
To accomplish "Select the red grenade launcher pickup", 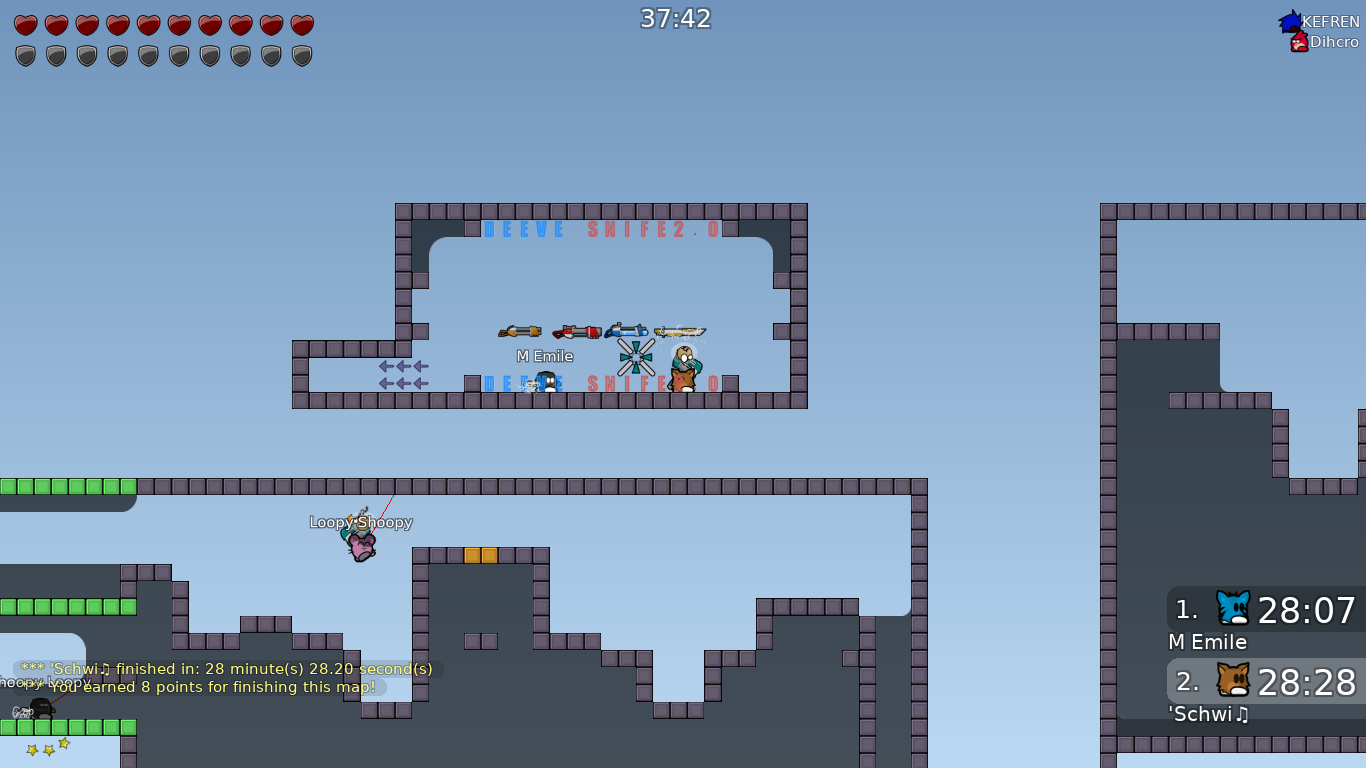I will (x=577, y=331).
